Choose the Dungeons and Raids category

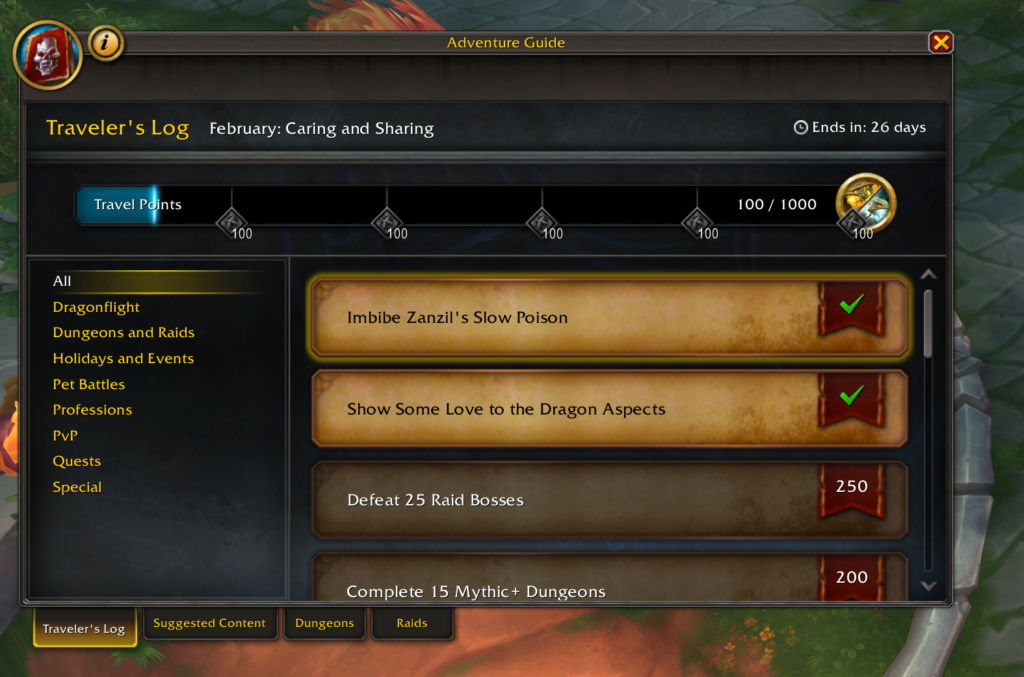[x=123, y=333]
